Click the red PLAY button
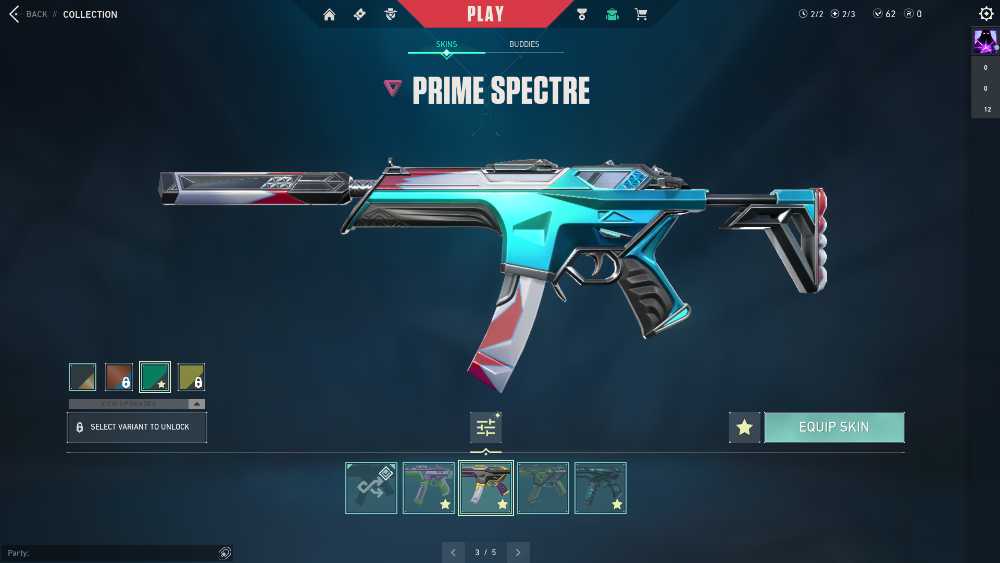Image resolution: width=1000 pixels, height=563 pixels. (x=485, y=14)
